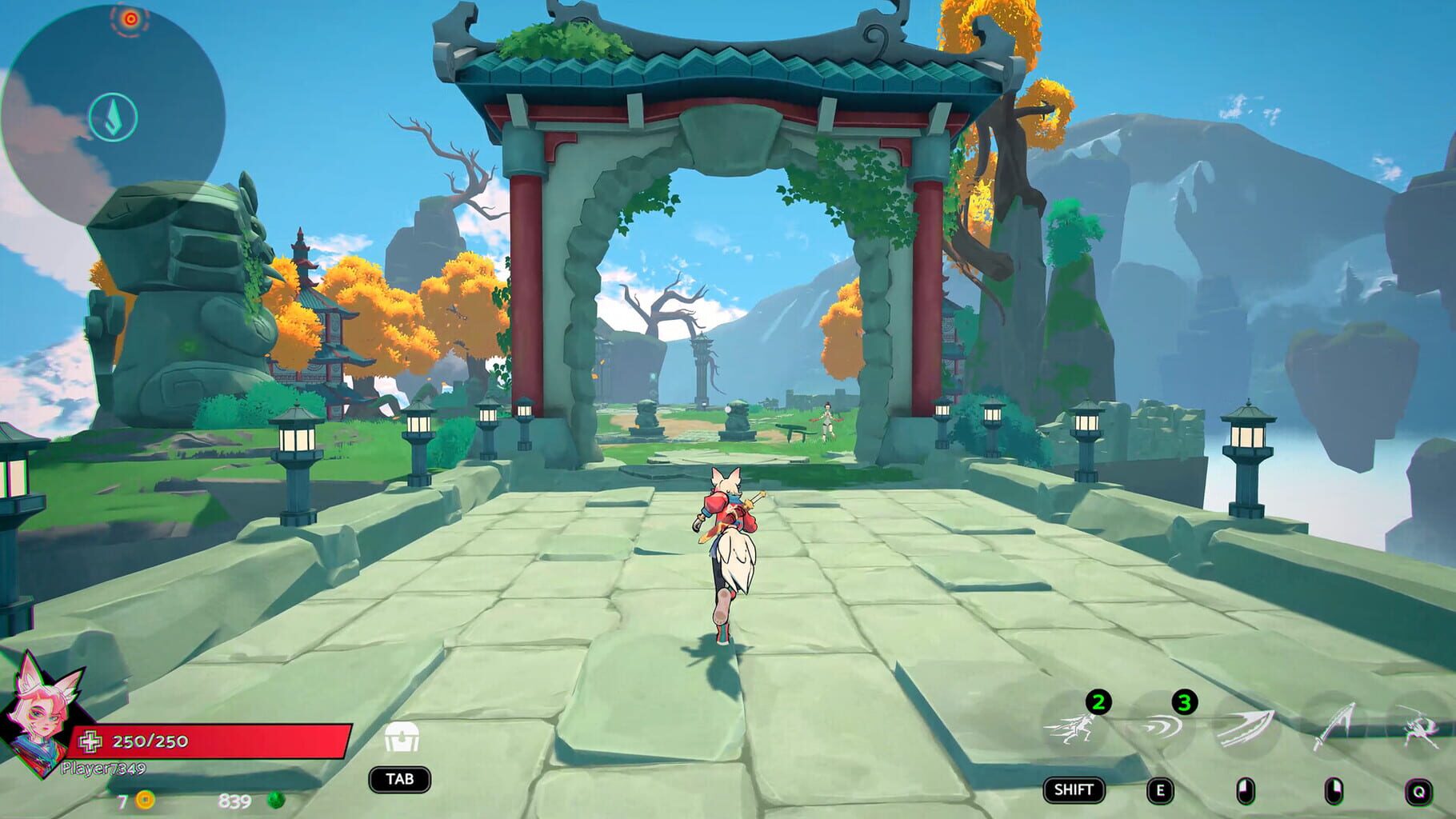Click the health cross icon on the health bar
Screen dimensions: 1456x819
coord(91,741)
